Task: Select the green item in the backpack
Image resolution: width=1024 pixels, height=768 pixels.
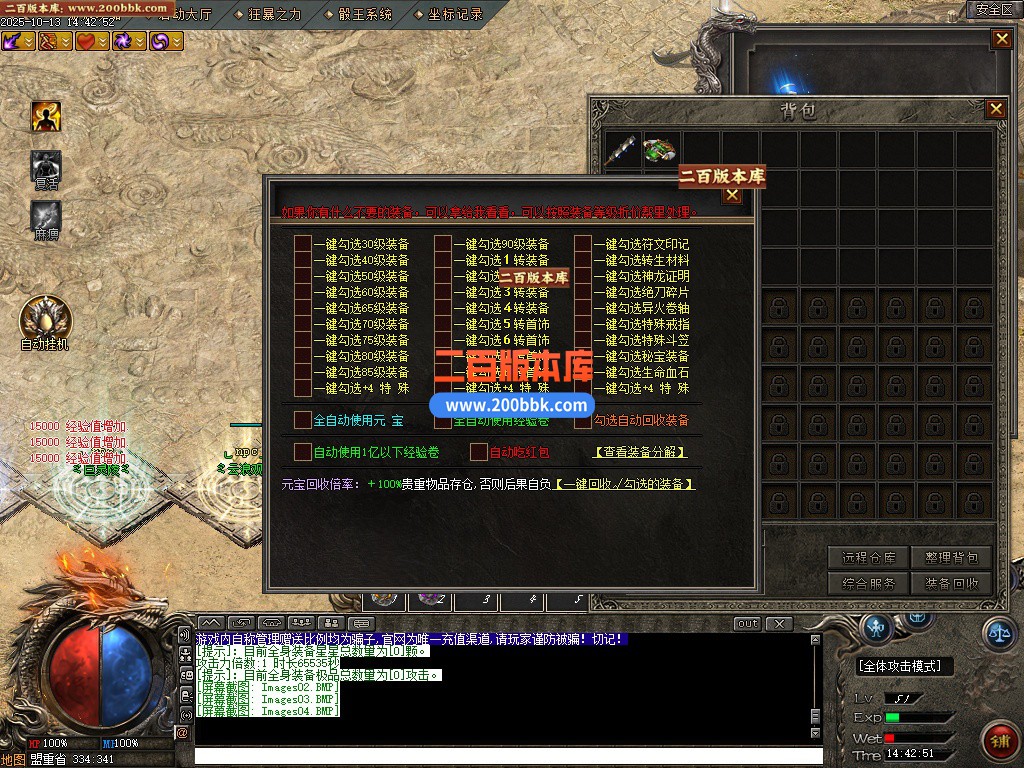Action: (659, 150)
